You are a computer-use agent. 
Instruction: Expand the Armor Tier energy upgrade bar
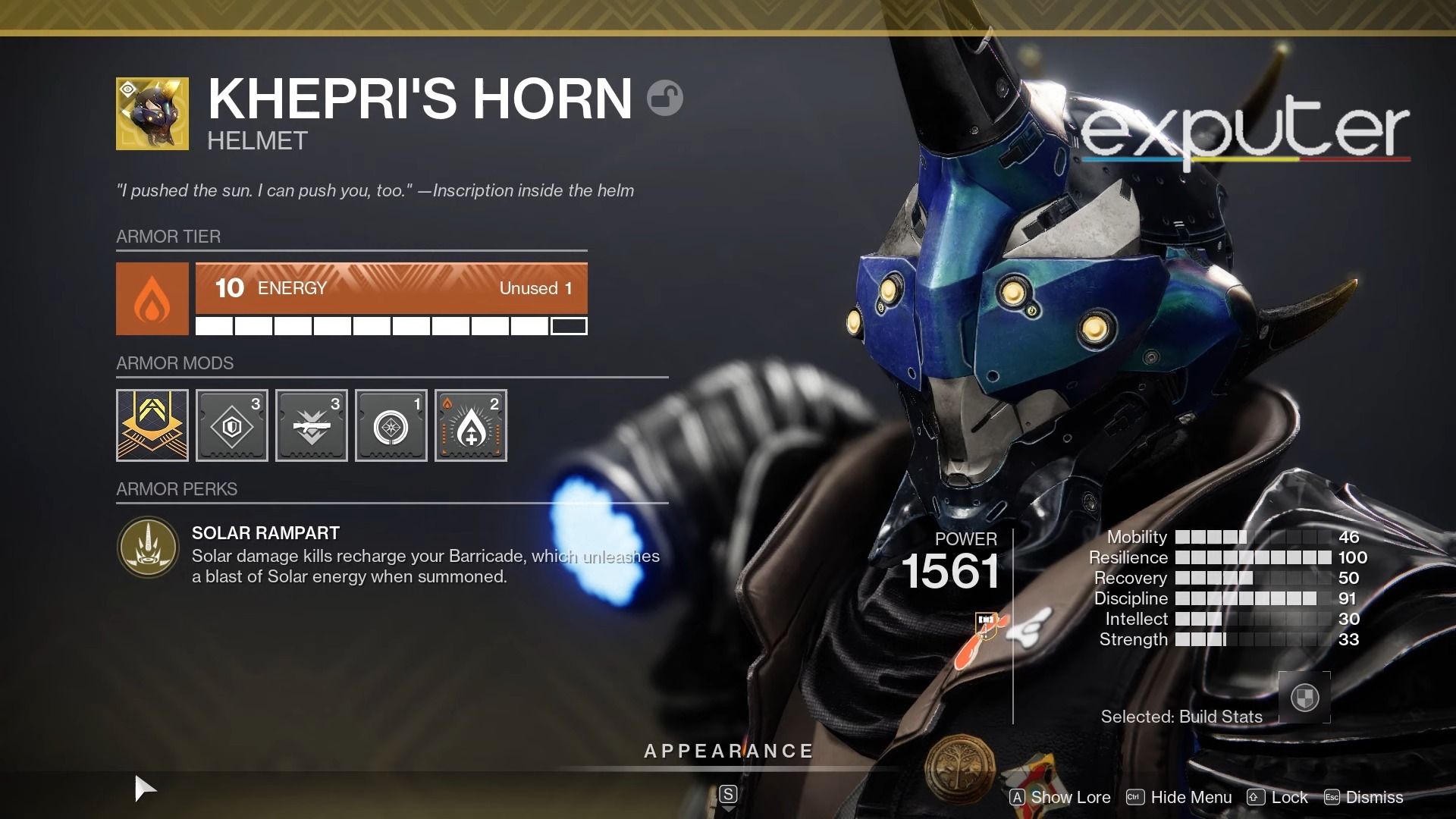point(391,288)
